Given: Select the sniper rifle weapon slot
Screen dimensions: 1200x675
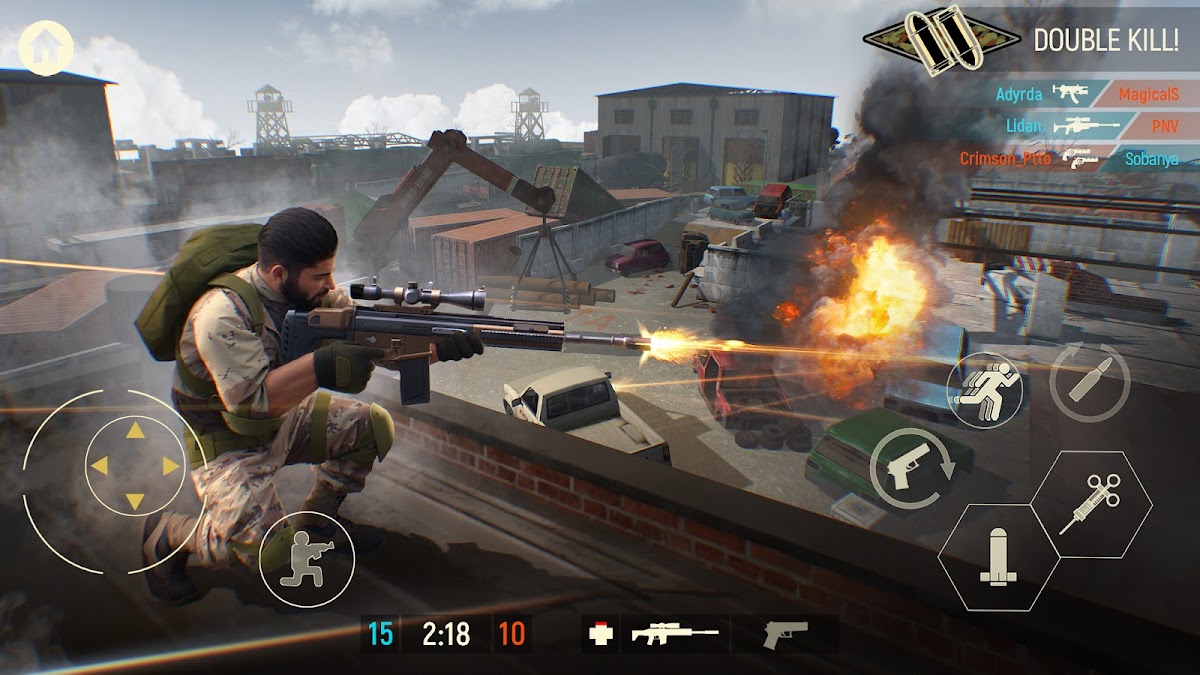Looking at the screenshot, I should click(x=675, y=634).
